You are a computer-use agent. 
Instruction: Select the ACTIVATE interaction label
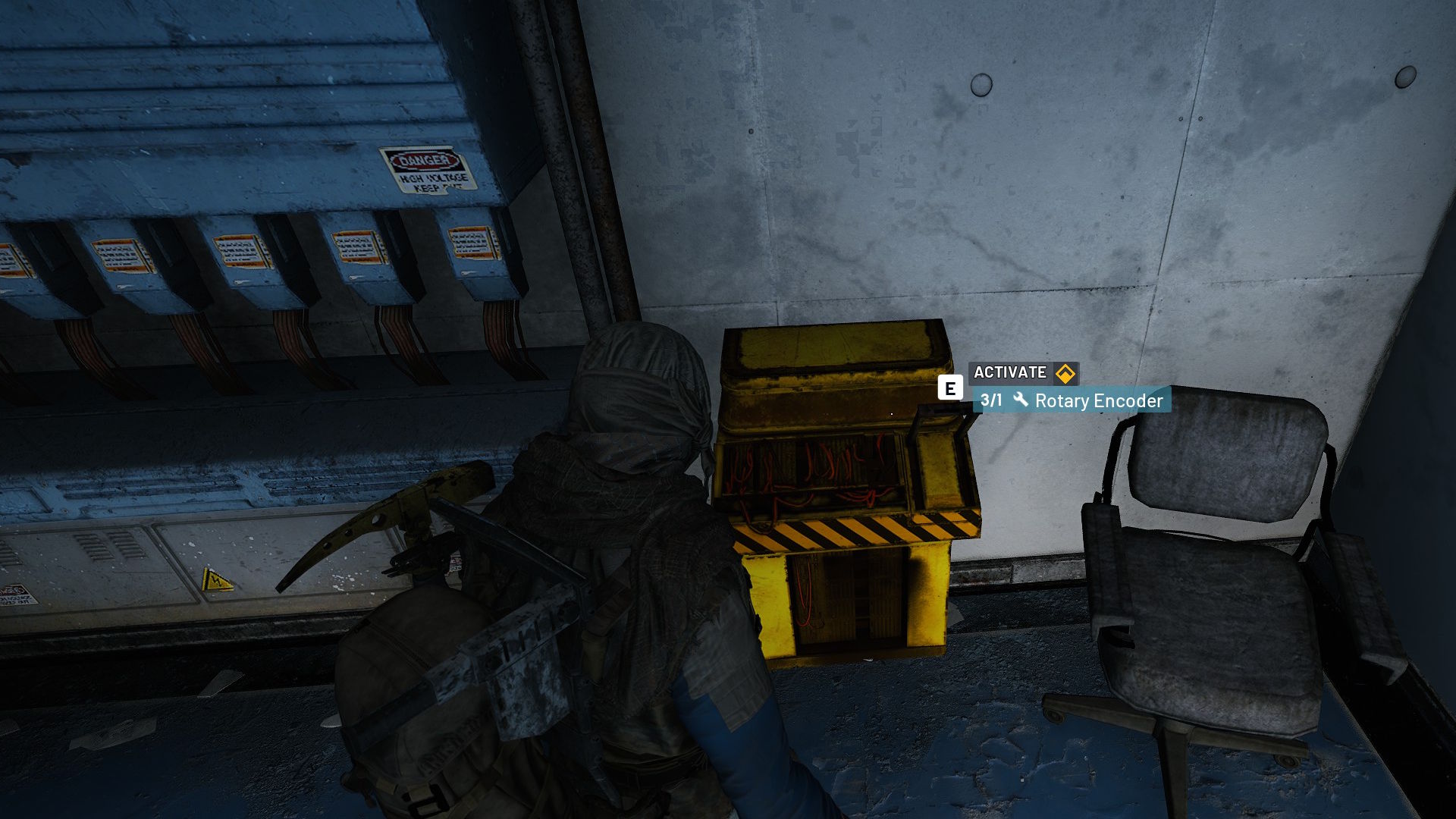tap(1011, 372)
